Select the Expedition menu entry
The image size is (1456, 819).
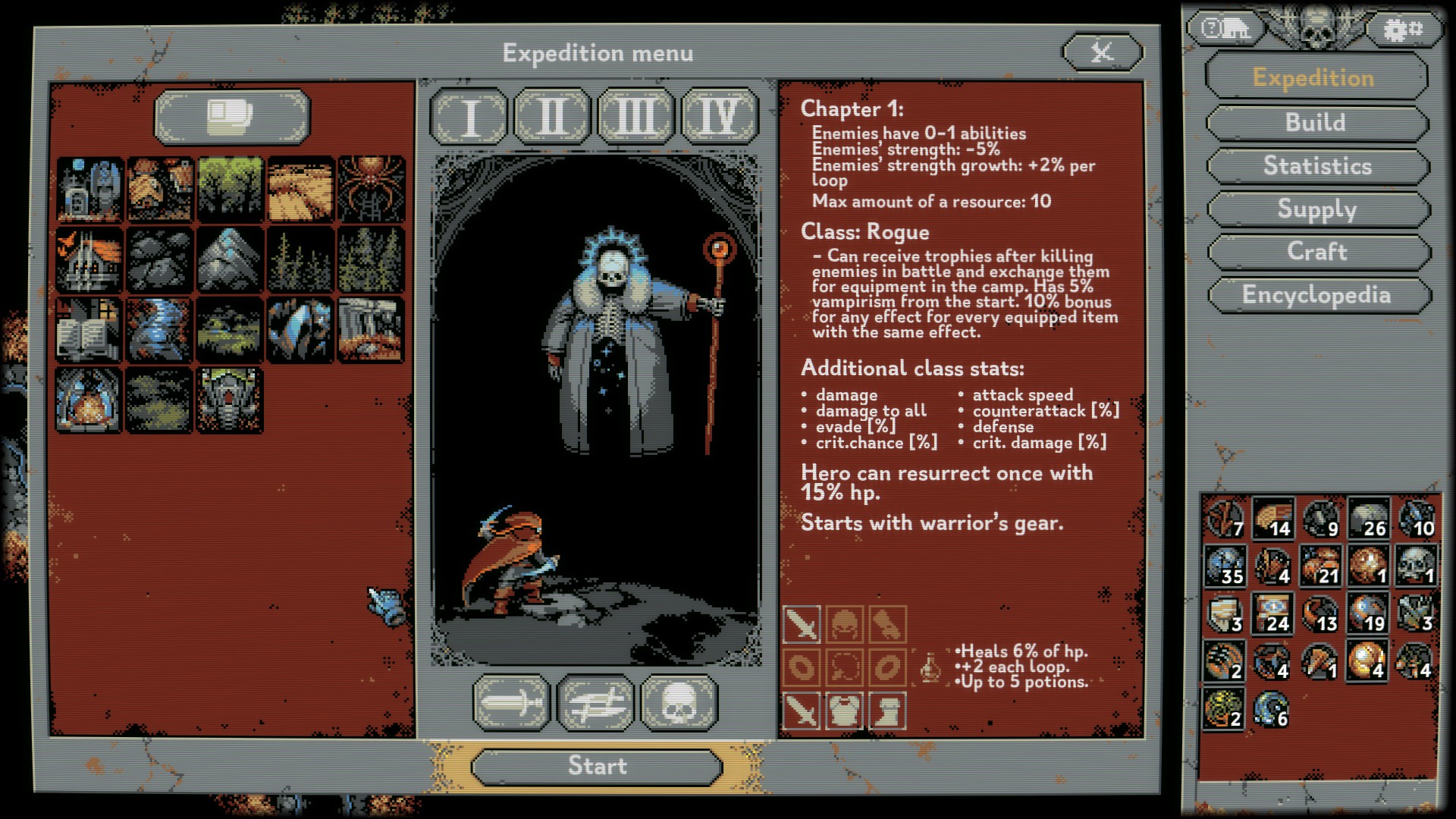coord(1314,78)
